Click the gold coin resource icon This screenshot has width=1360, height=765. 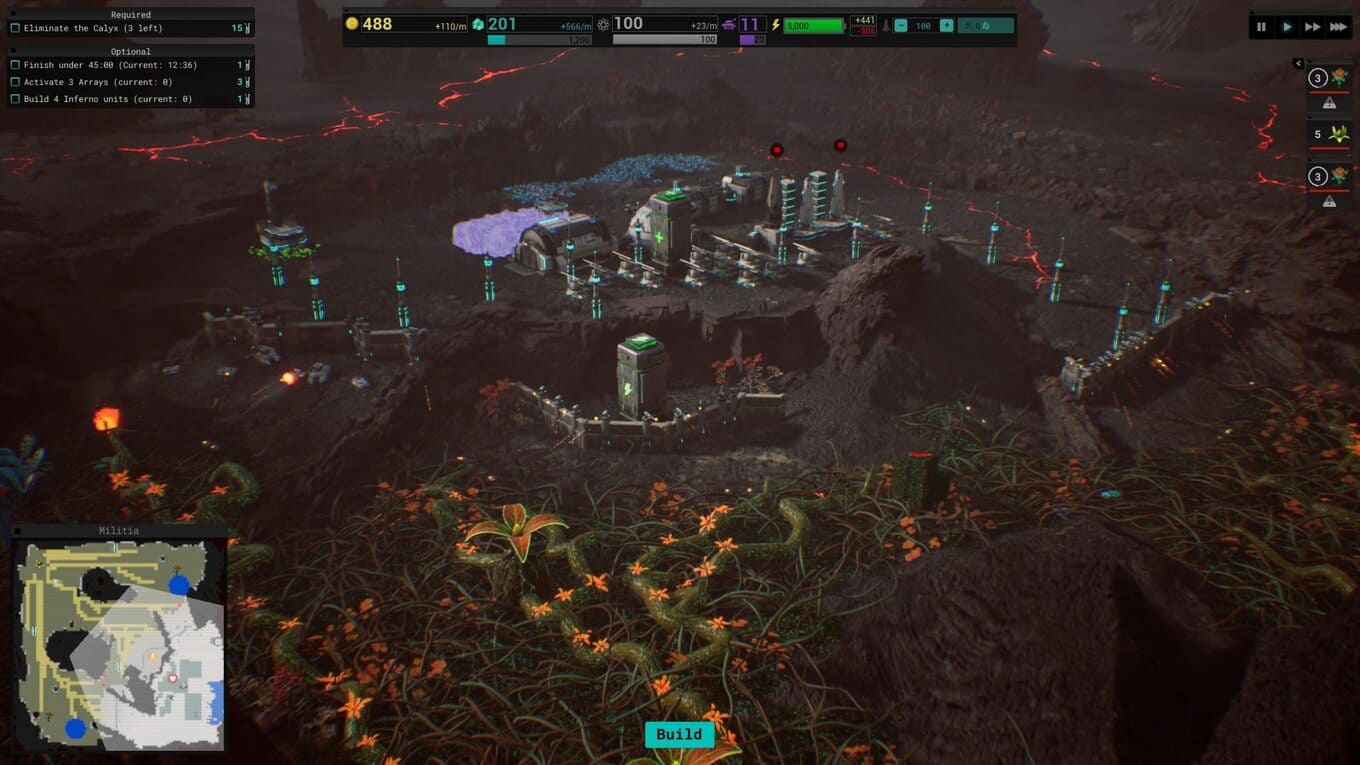point(352,24)
